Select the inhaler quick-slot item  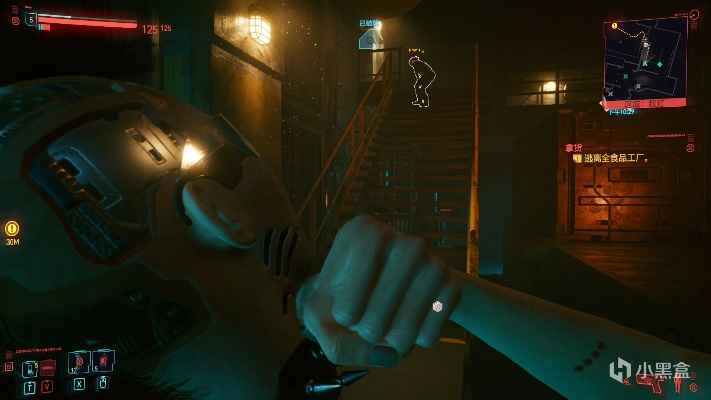30,367
